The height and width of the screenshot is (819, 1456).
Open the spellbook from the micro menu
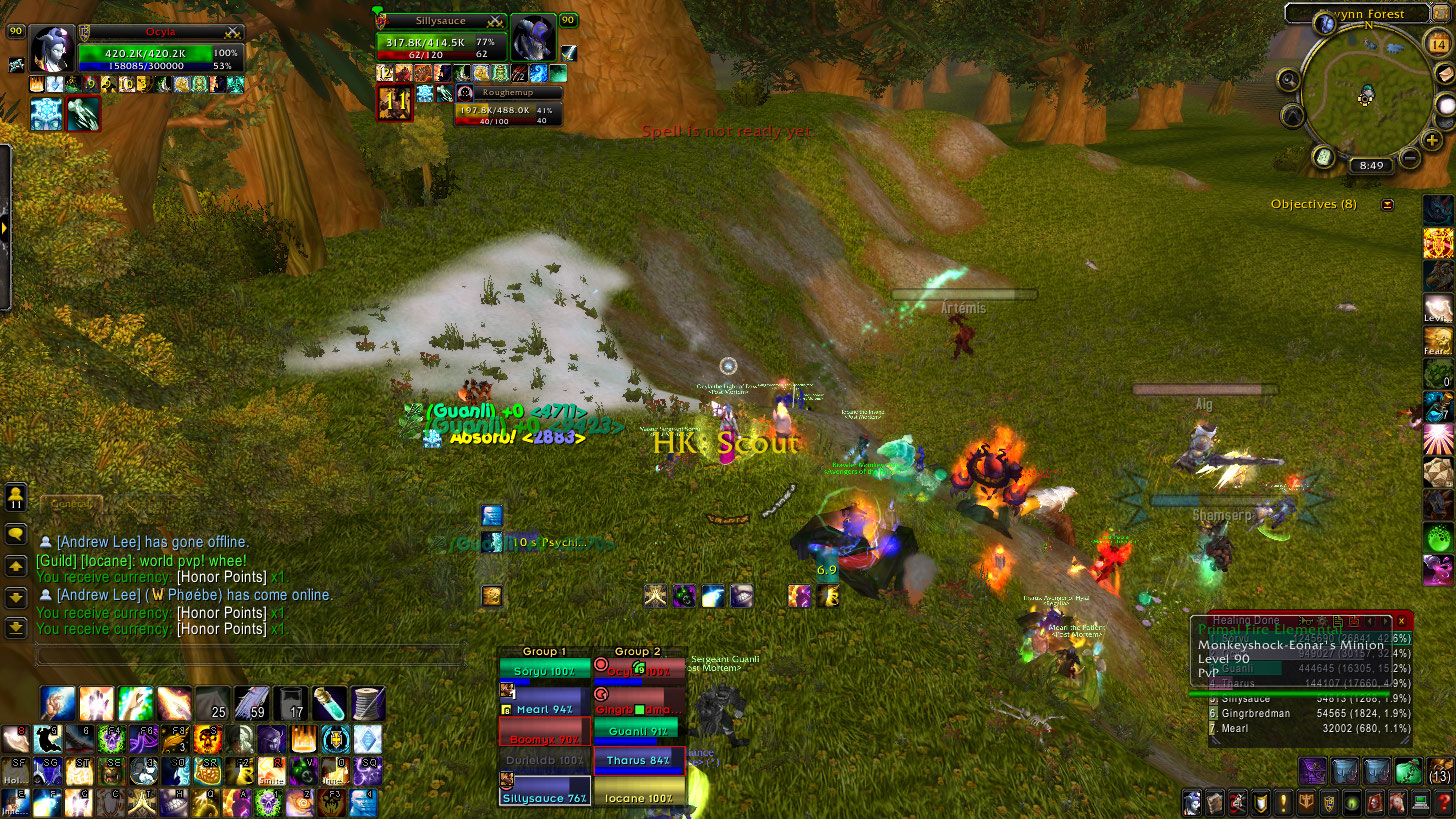[x=1213, y=802]
